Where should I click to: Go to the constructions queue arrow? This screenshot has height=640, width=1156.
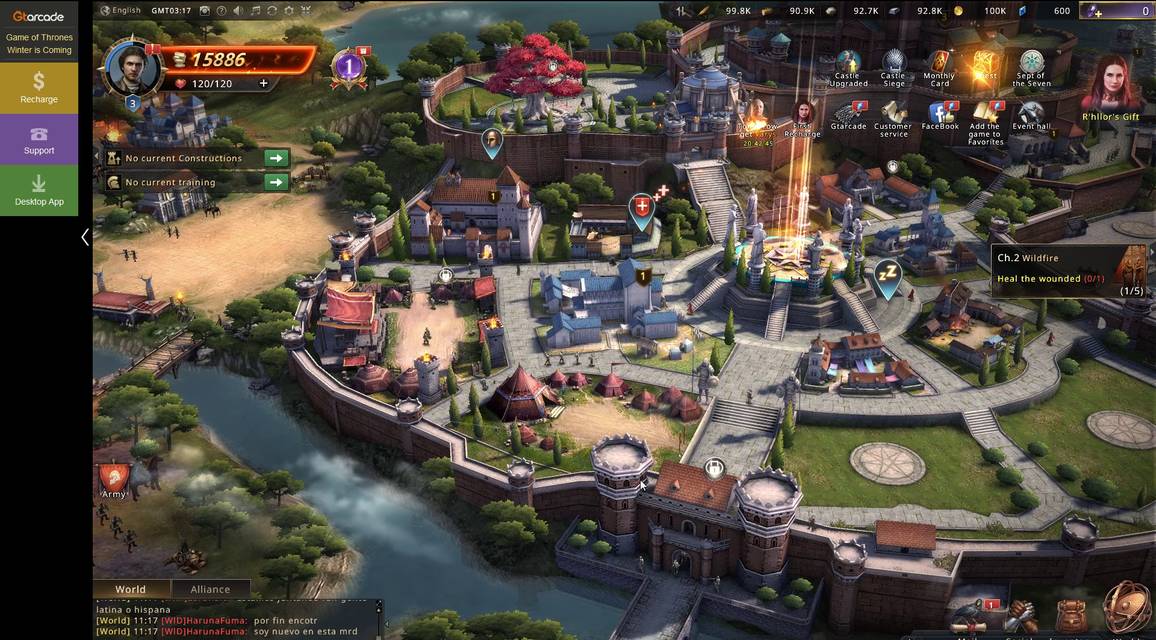(x=276, y=158)
